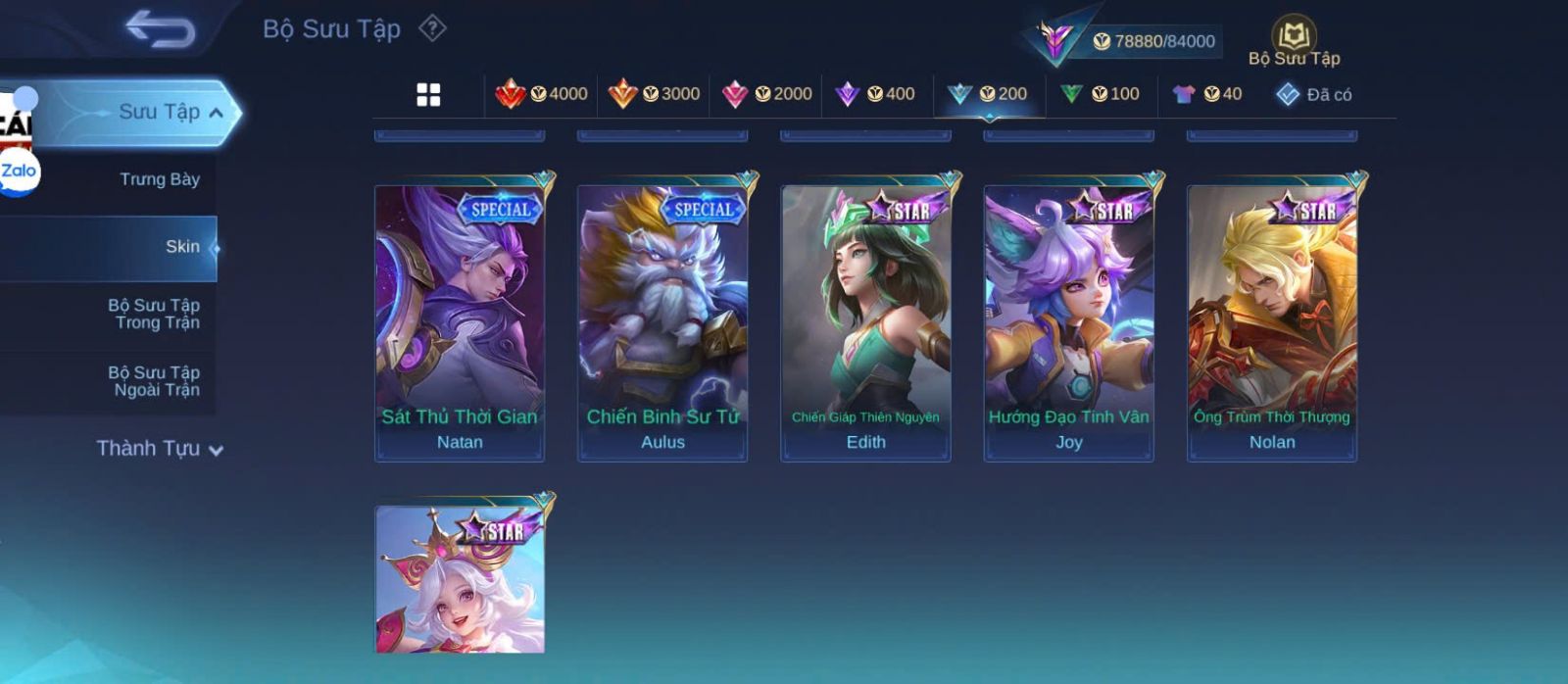Image resolution: width=1568 pixels, height=684 pixels.
Task: Open Bộ Sưu Tập Trong Trận
Action: (154, 314)
